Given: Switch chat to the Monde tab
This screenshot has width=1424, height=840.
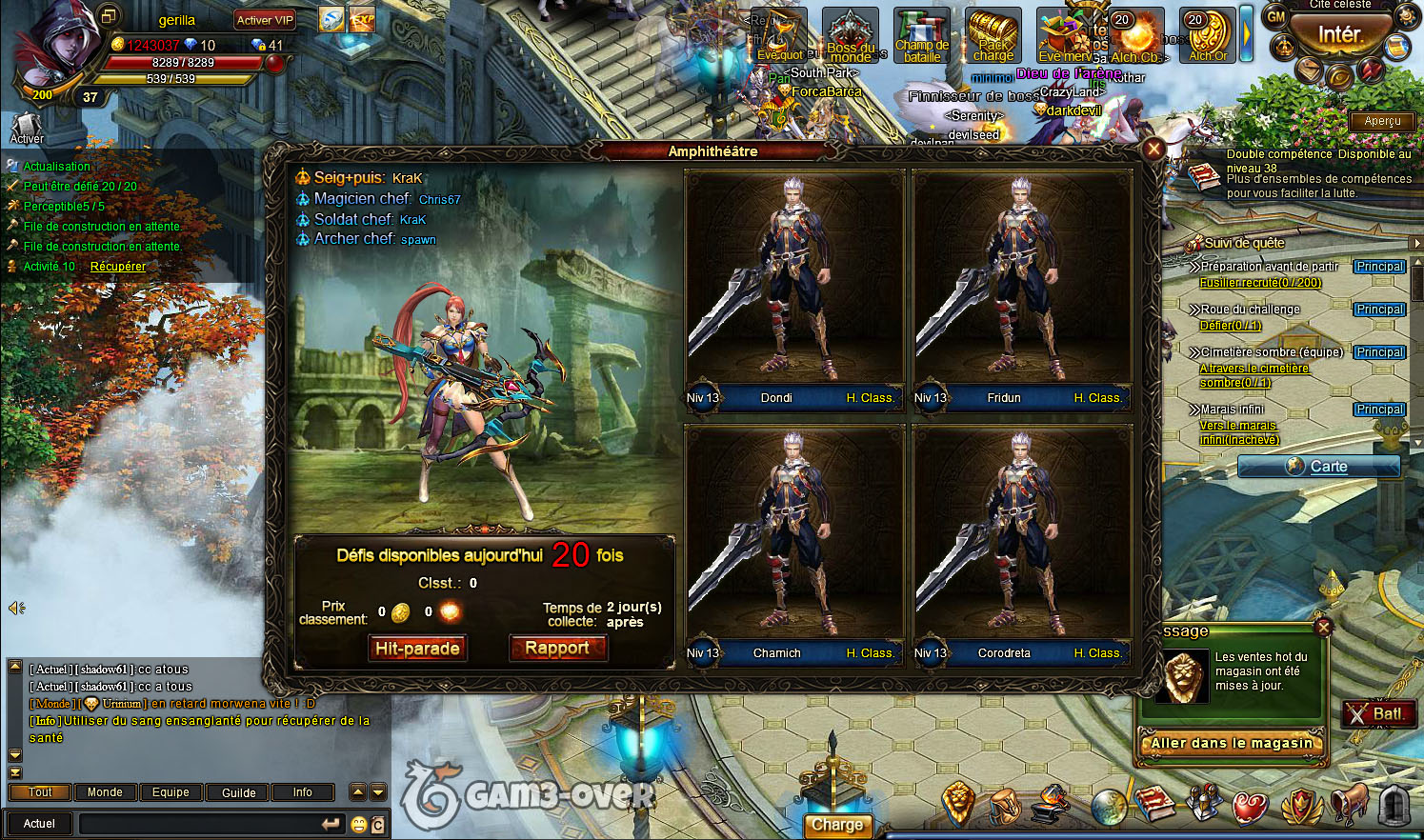Looking at the screenshot, I should (105, 792).
